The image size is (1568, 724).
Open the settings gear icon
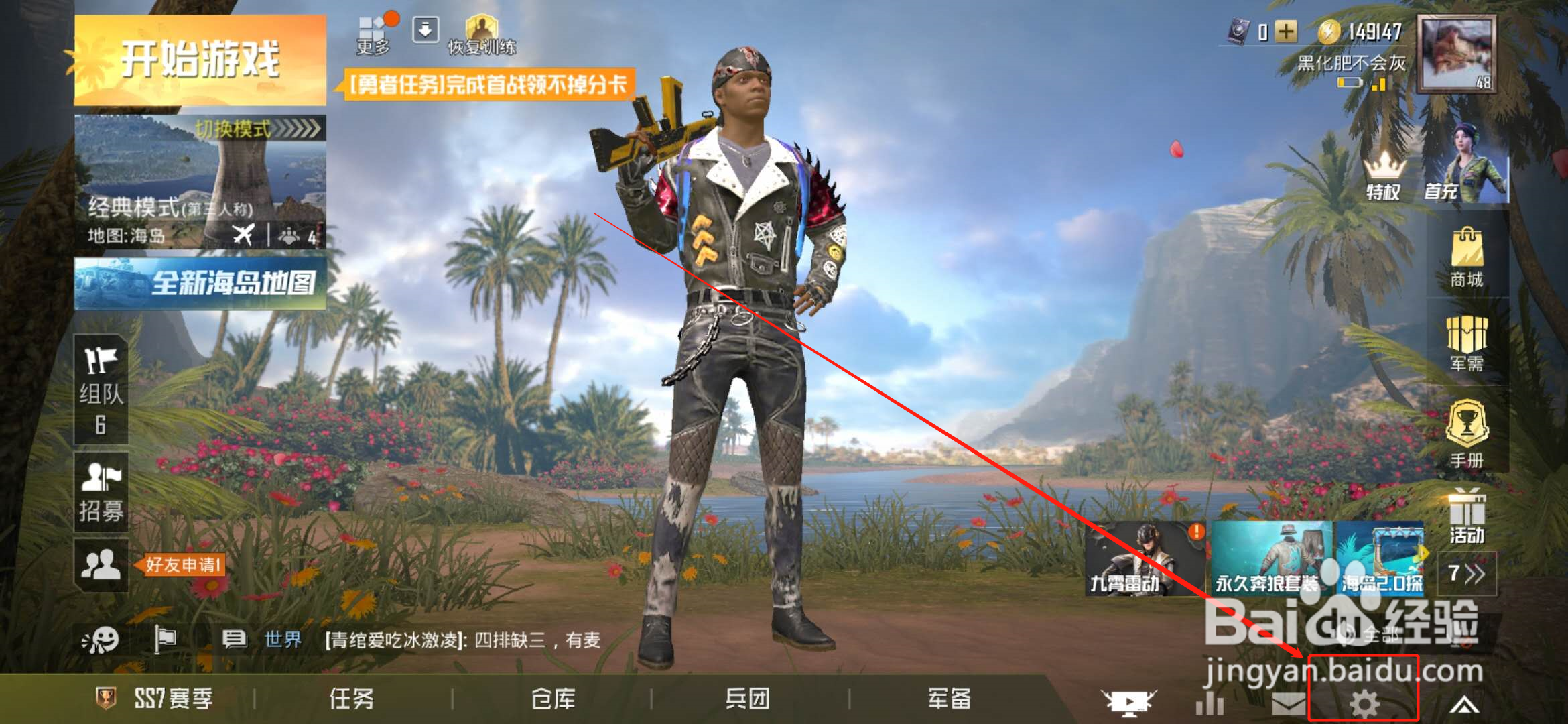click(x=1364, y=704)
